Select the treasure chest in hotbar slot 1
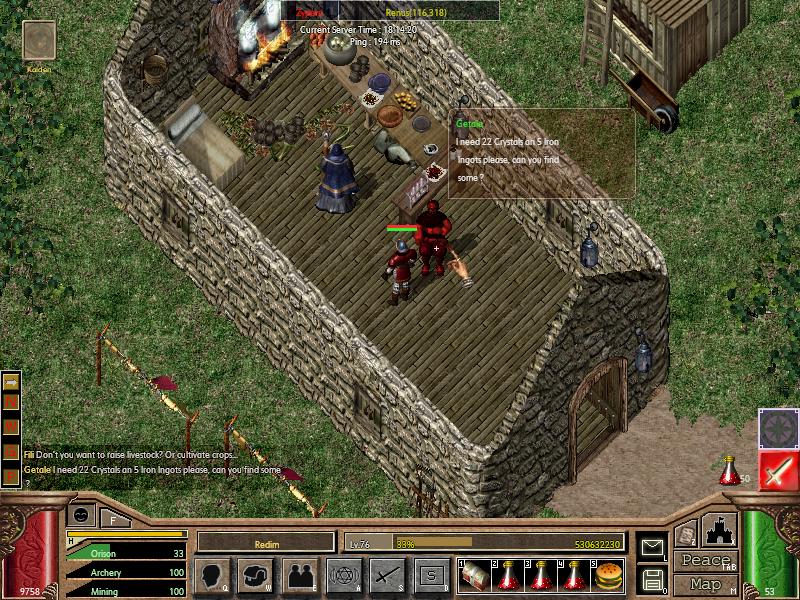 [473, 576]
